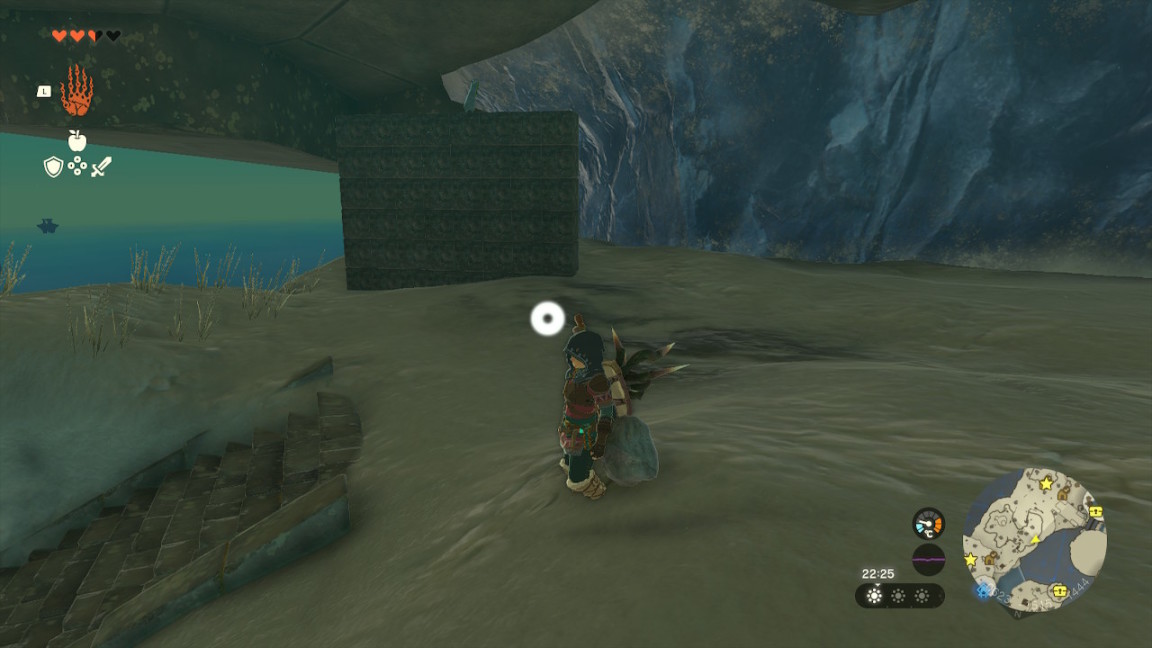This screenshot has width=1152, height=648.
Task: Open the sword weapon quick-select icon
Action: point(101,167)
